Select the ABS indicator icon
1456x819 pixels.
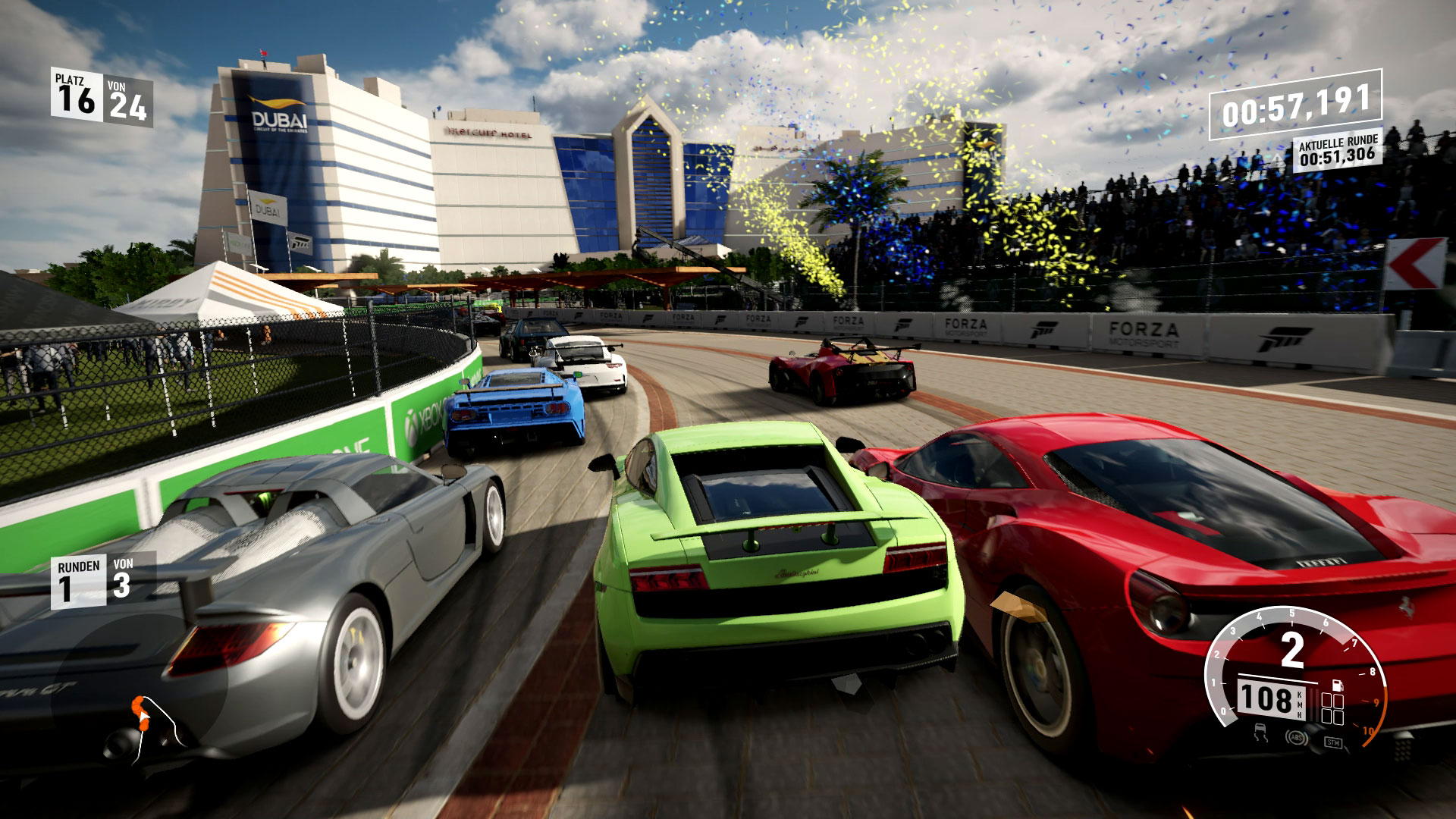pyautogui.click(x=1296, y=736)
